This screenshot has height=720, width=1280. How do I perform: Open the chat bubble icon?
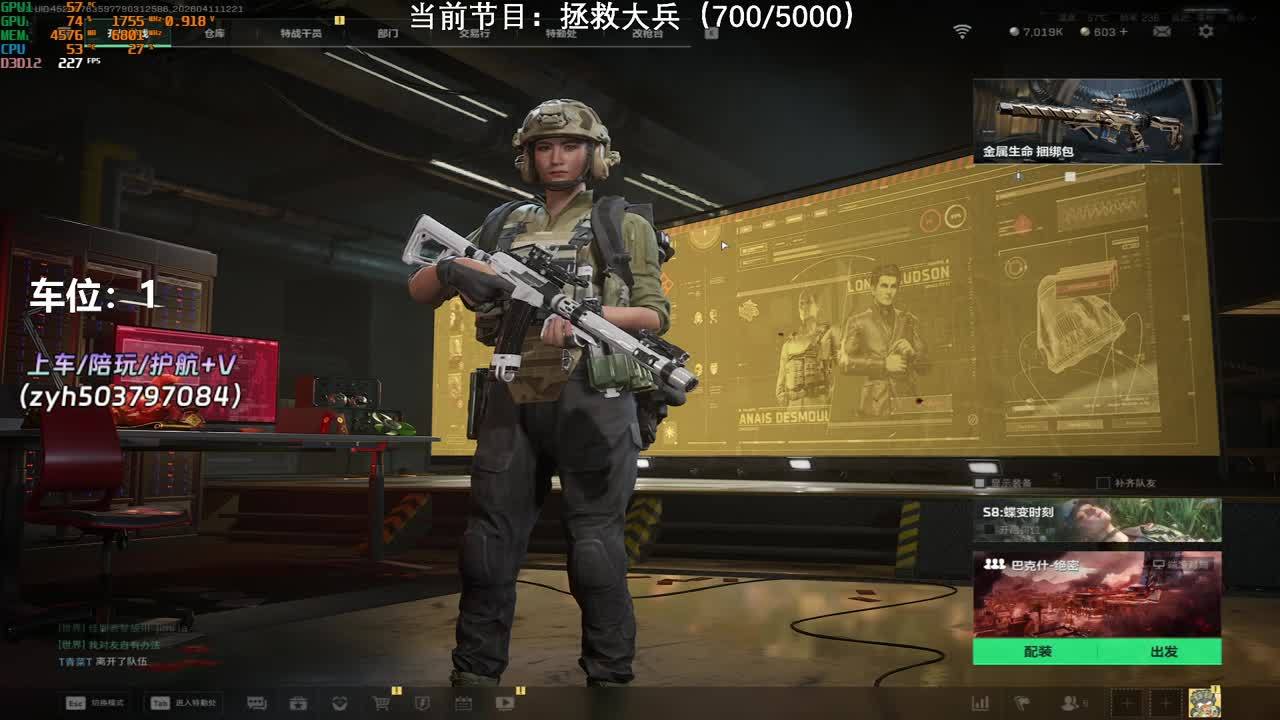(257, 703)
